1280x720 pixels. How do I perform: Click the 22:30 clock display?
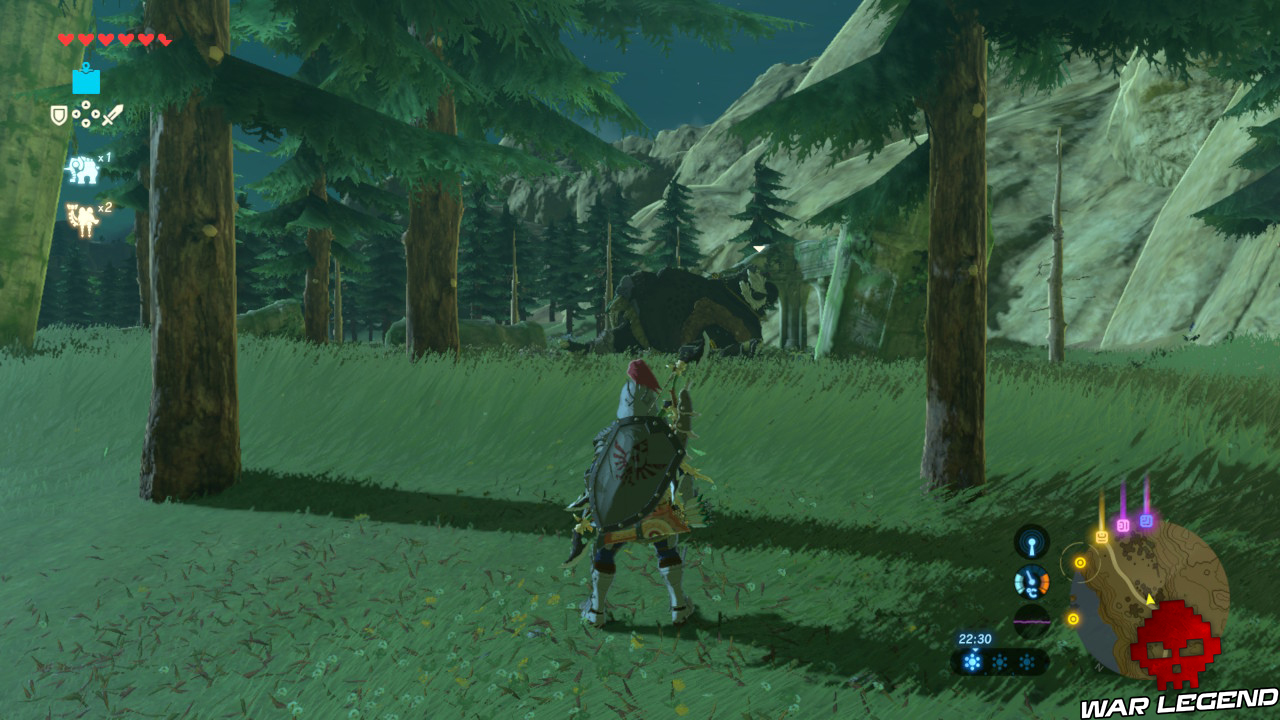point(975,639)
